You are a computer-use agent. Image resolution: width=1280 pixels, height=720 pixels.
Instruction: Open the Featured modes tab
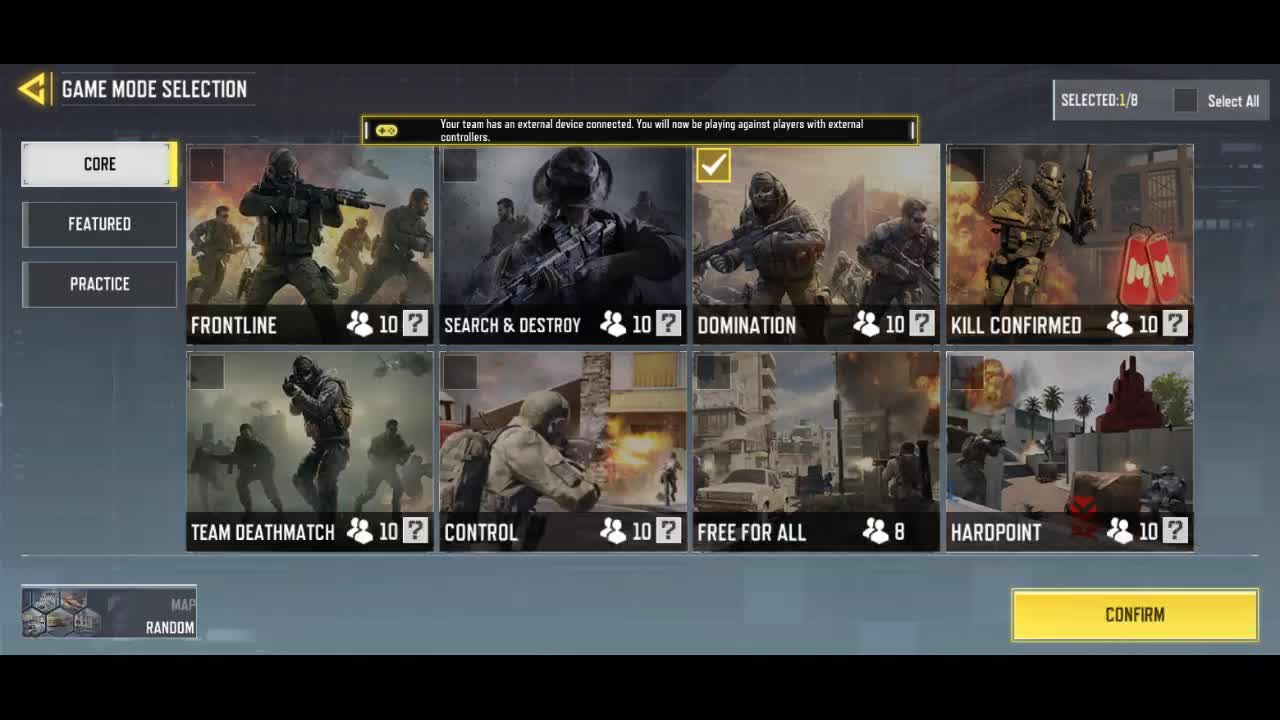click(x=99, y=224)
